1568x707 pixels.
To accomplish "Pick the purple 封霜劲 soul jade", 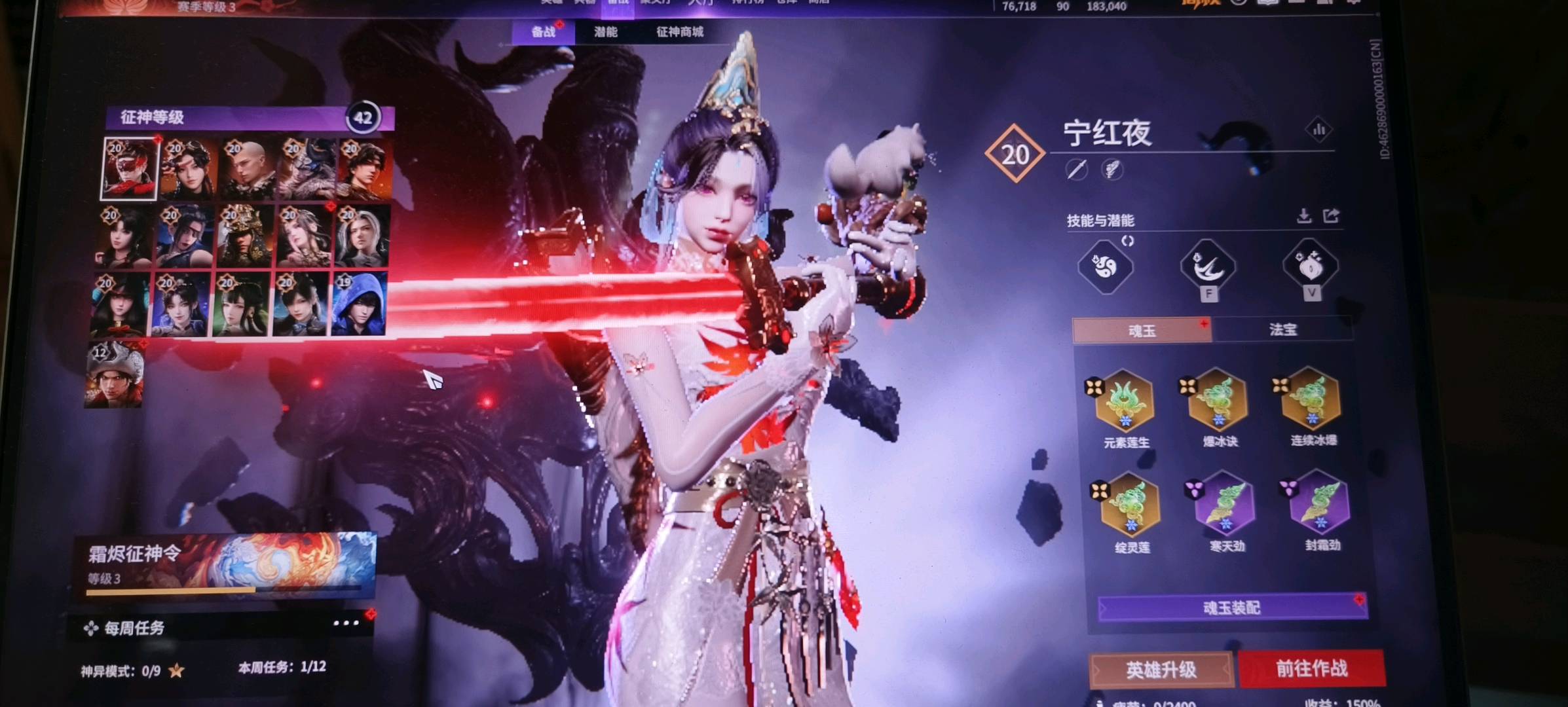I will tap(1319, 503).
